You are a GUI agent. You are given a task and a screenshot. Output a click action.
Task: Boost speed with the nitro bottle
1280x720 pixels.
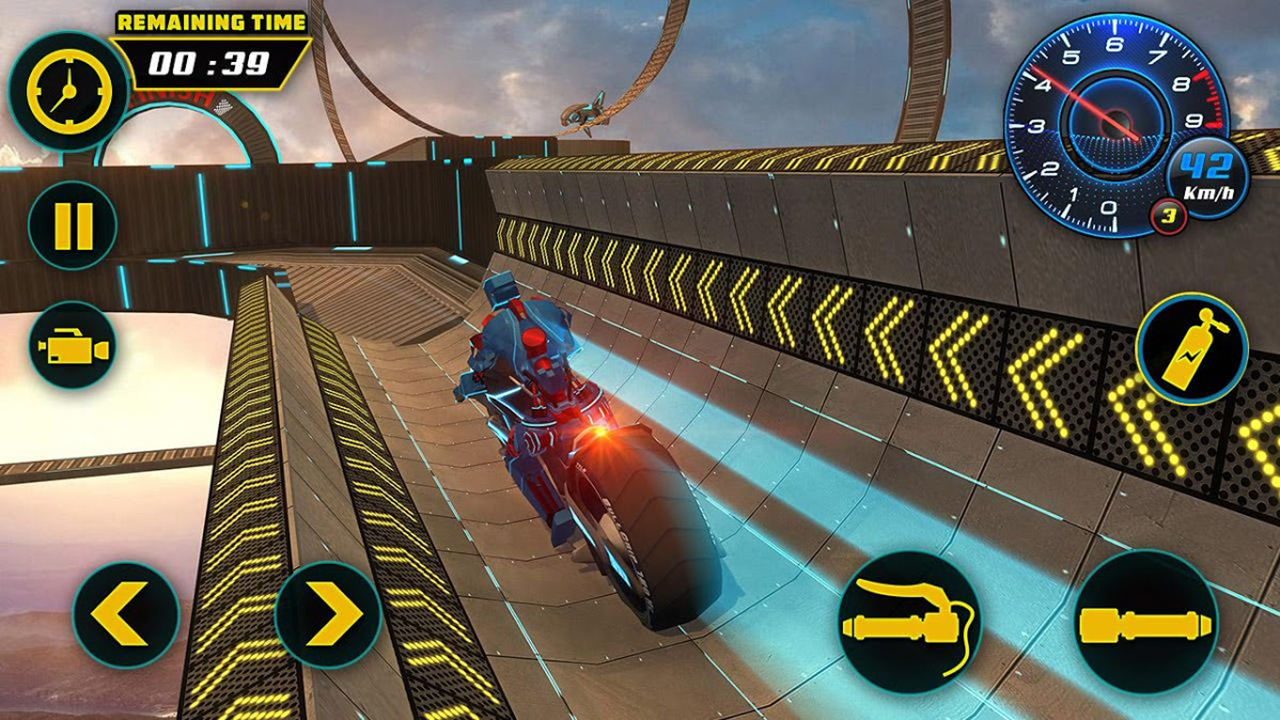1197,349
